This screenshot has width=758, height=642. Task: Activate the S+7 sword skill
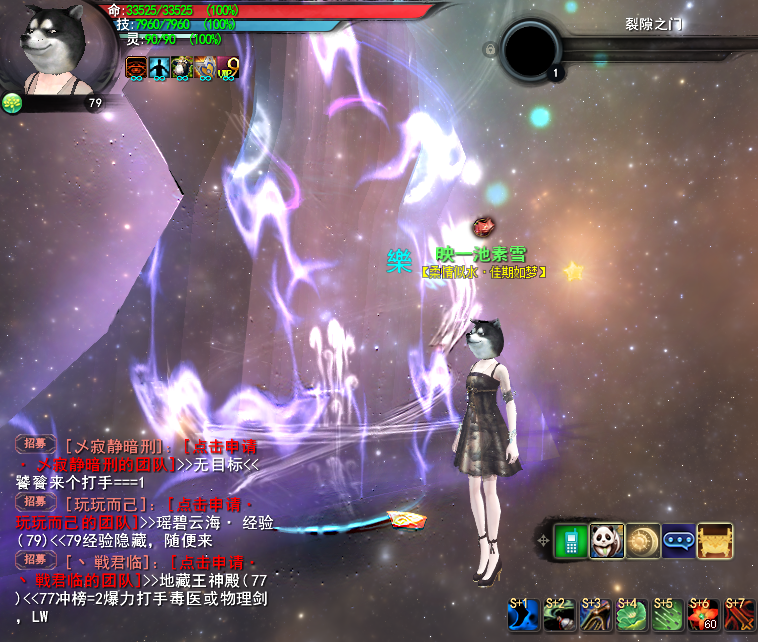739,615
